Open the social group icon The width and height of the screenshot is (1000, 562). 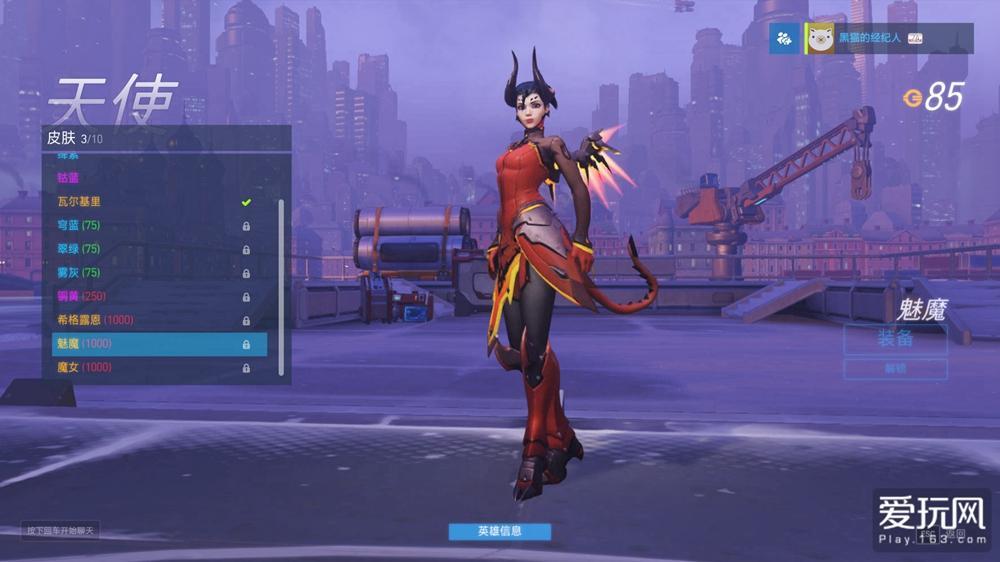pyautogui.click(x=785, y=38)
